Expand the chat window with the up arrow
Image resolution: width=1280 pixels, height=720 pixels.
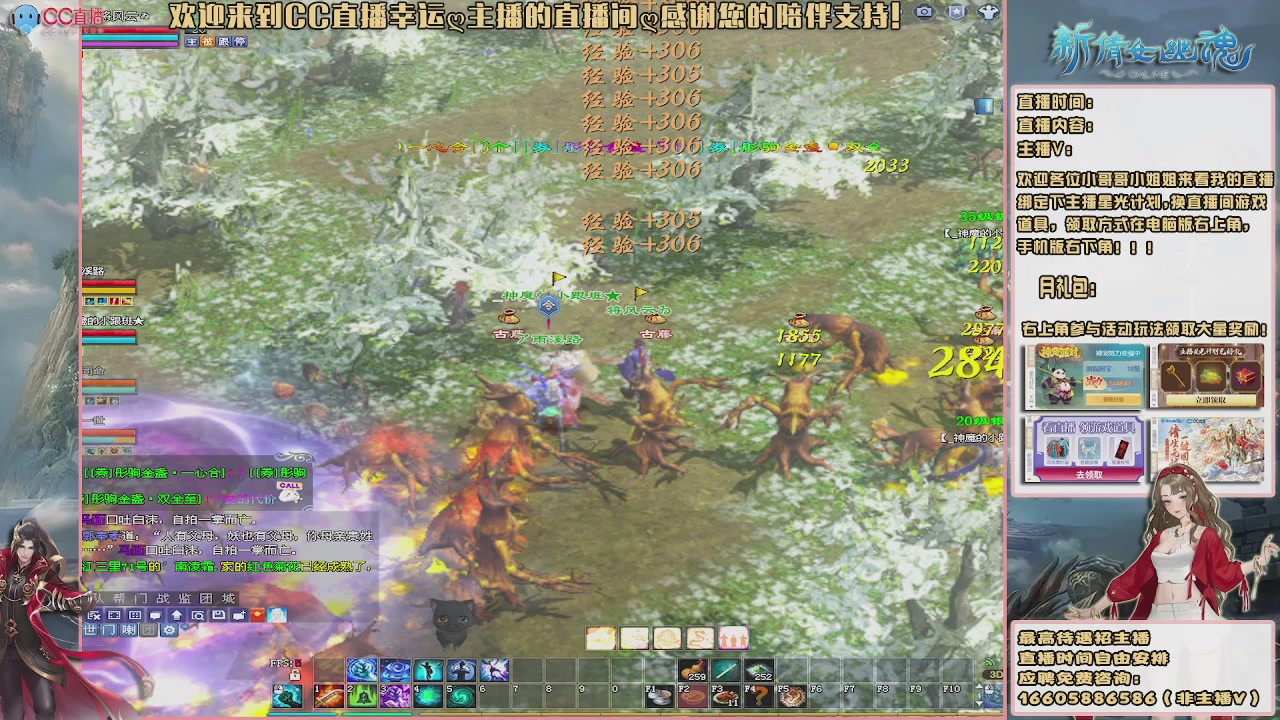(x=176, y=615)
